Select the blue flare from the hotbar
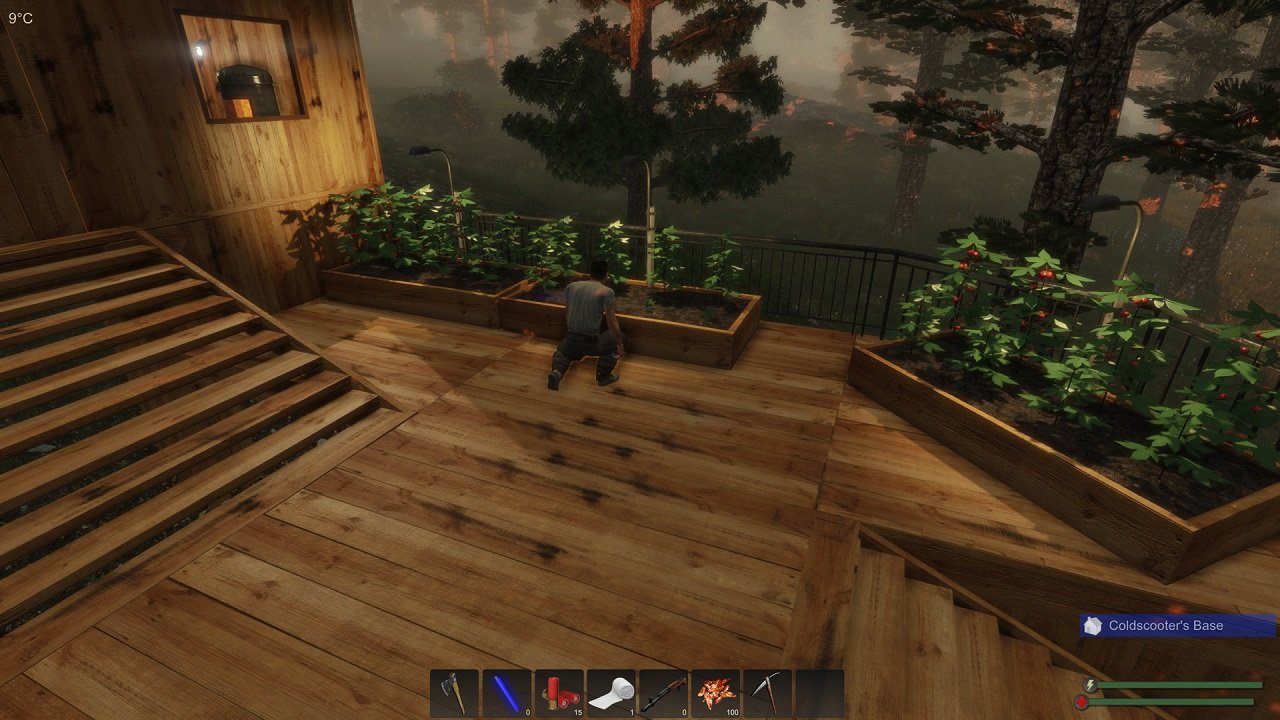The height and width of the screenshot is (720, 1280). click(x=507, y=692)
